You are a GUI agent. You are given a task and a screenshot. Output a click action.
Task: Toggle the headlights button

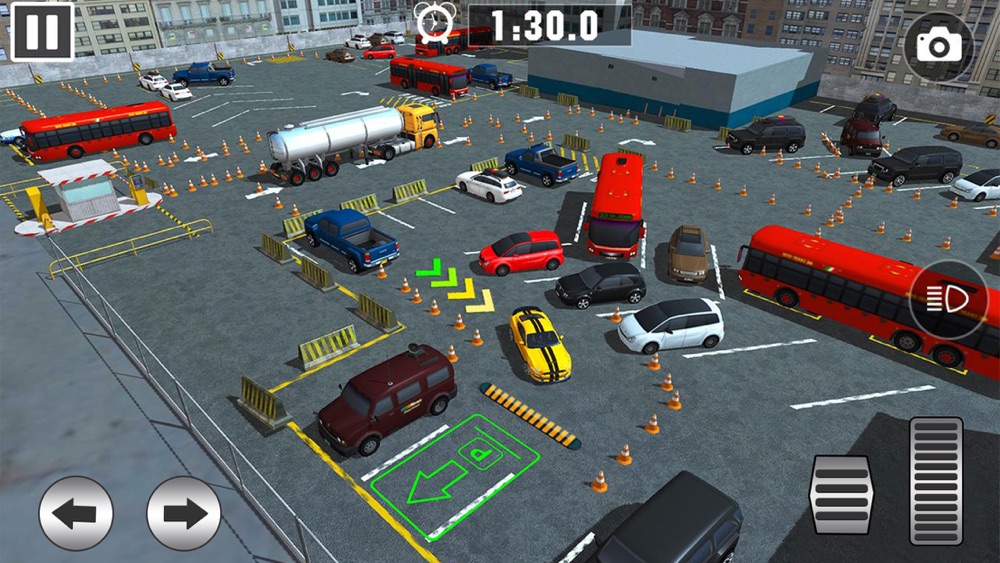coord(947,299)
